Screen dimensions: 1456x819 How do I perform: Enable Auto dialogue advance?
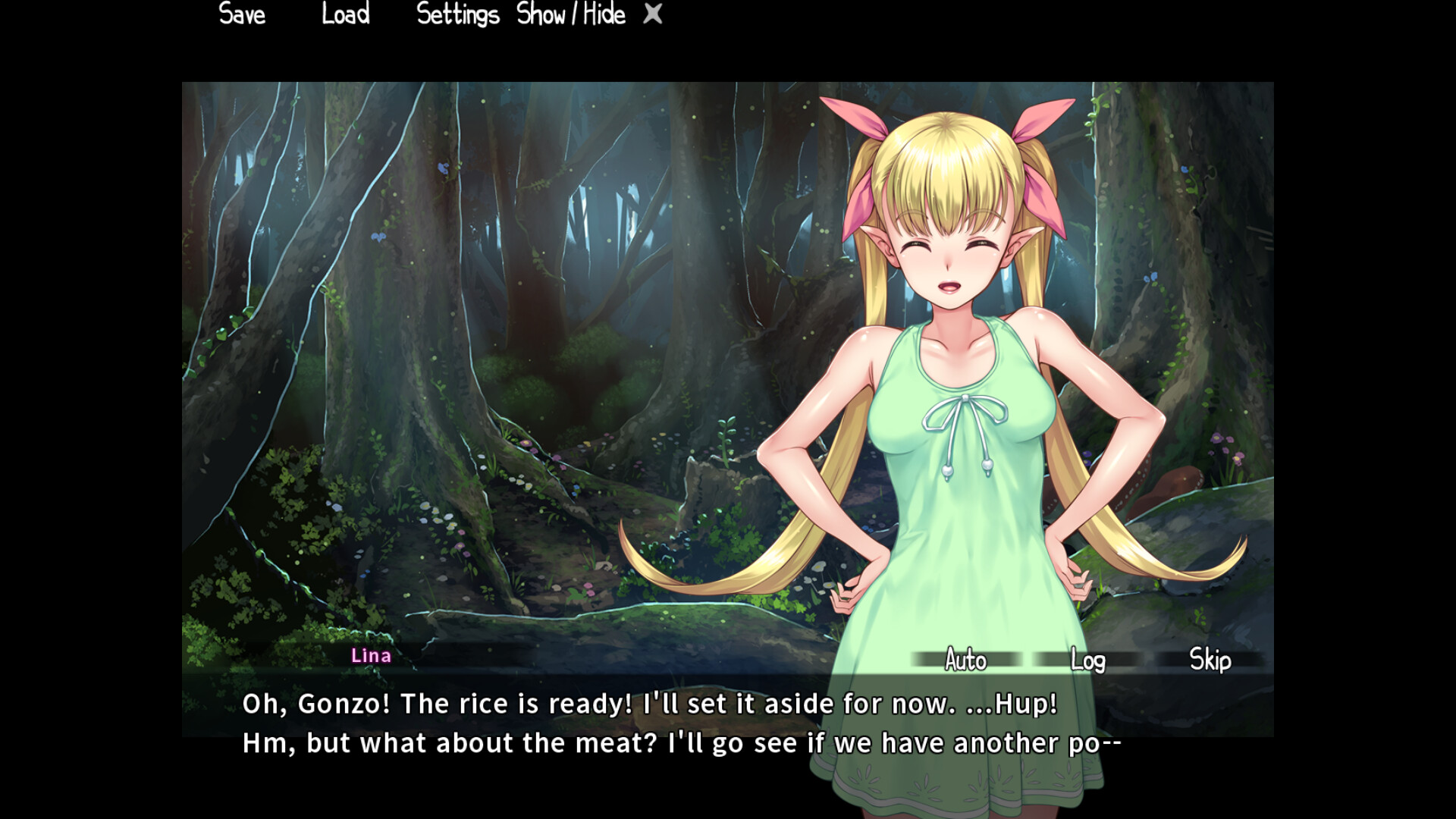coord(966,660)
